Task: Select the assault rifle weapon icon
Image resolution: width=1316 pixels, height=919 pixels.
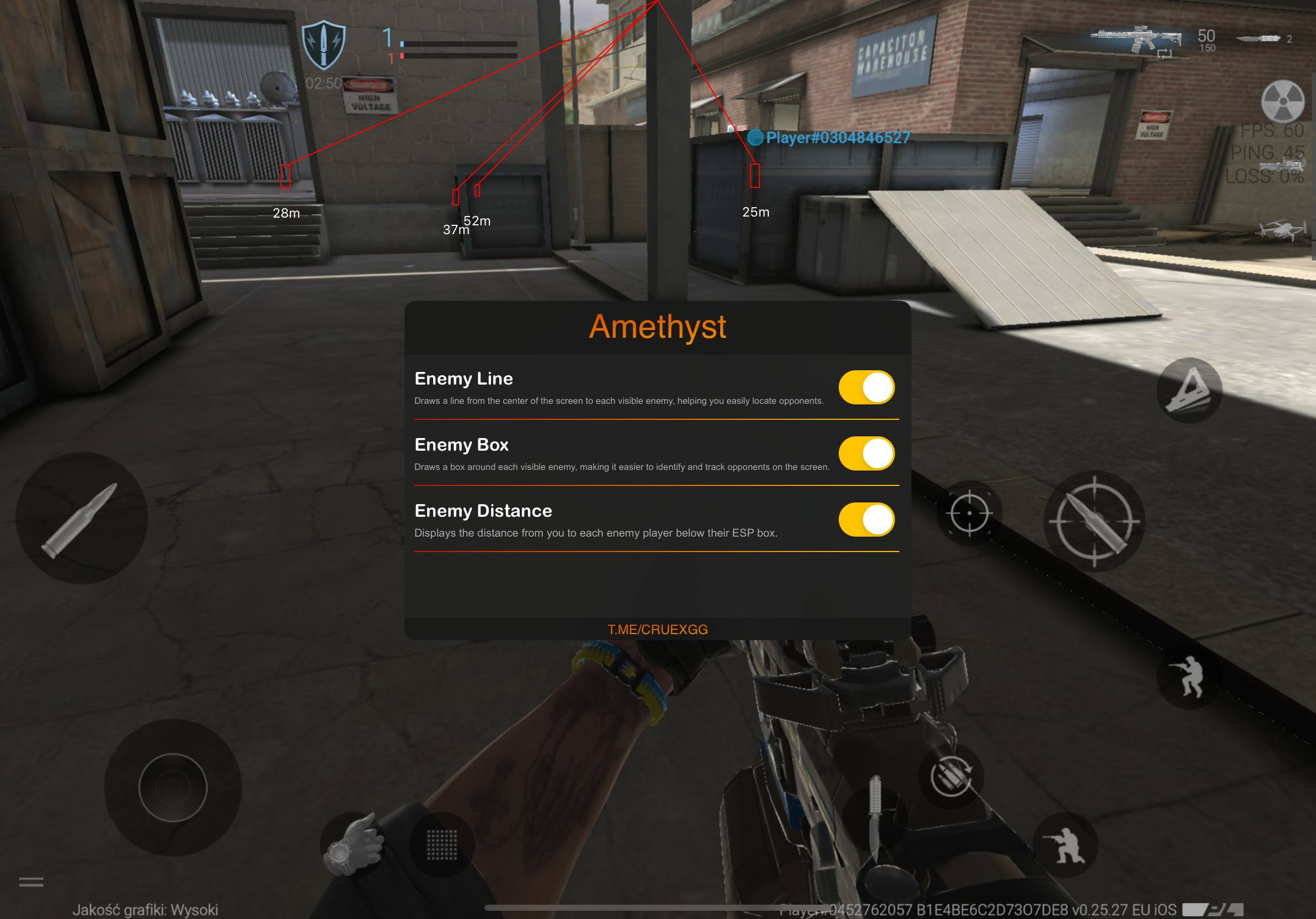Action: 1136,39
